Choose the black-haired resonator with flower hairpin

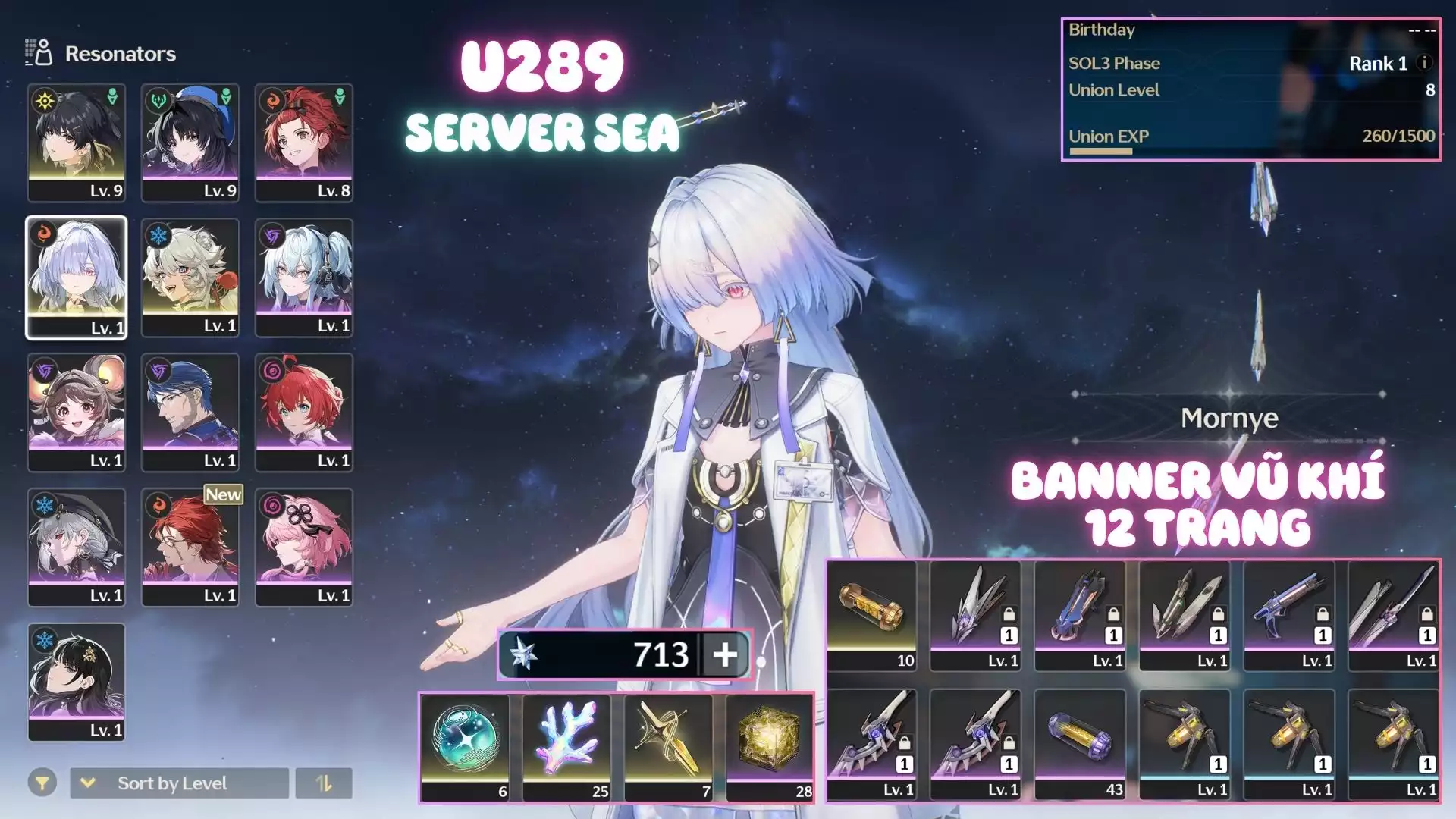(x=77, y=682)
